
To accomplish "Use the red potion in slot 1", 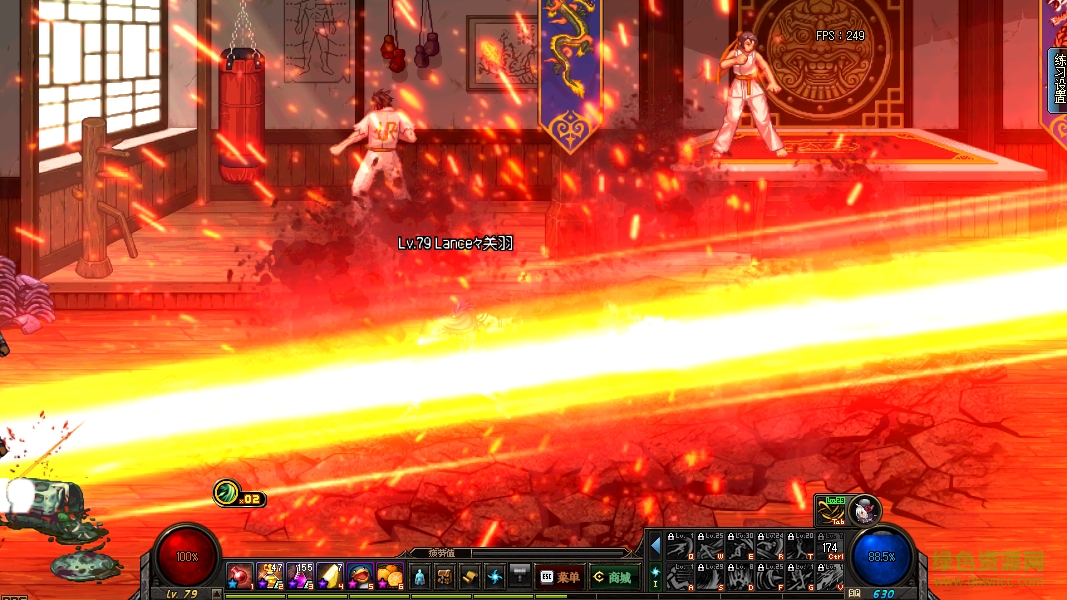I will point(239,576).
